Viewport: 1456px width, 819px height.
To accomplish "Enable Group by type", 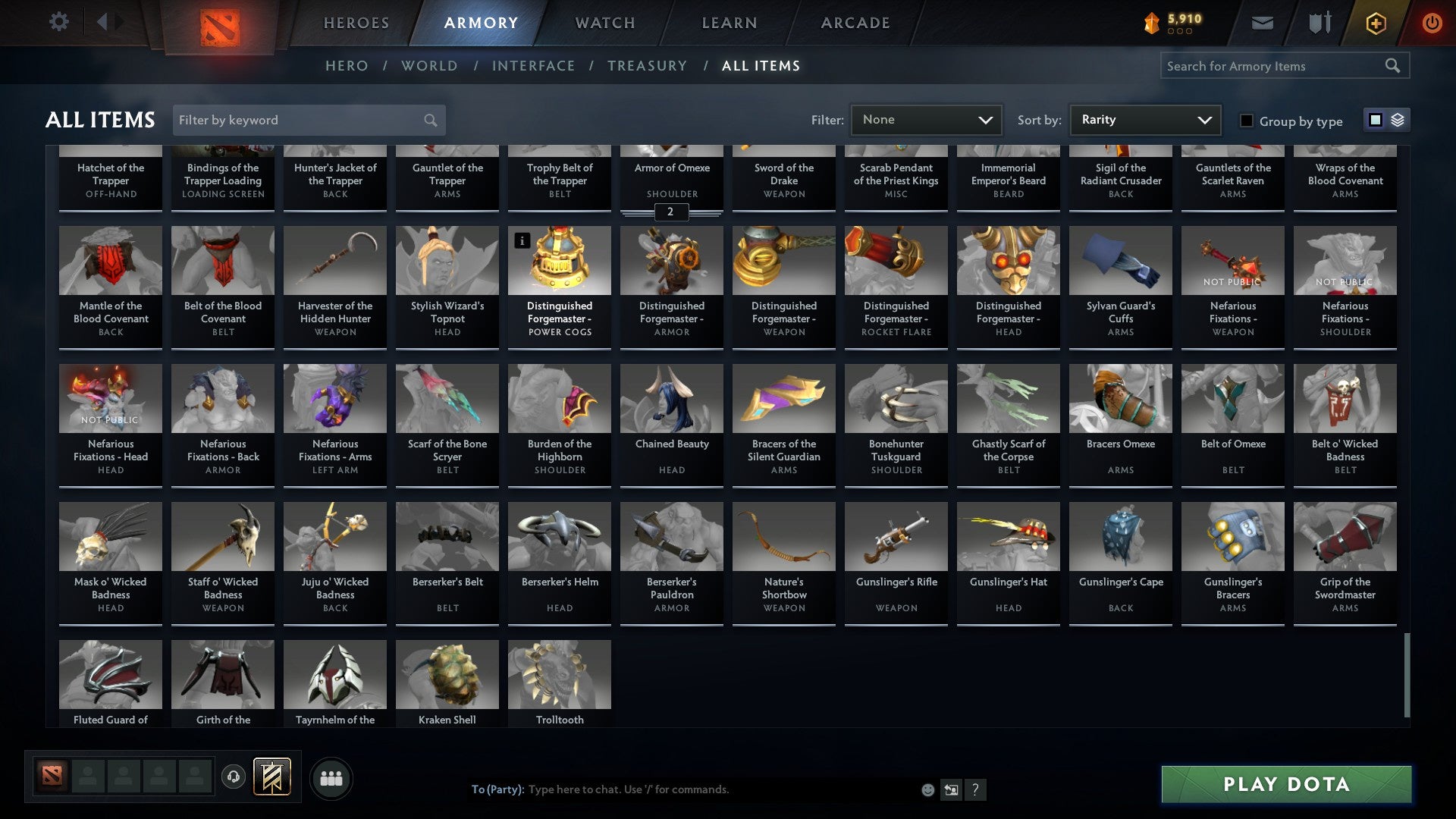I will click(1247, 121).
